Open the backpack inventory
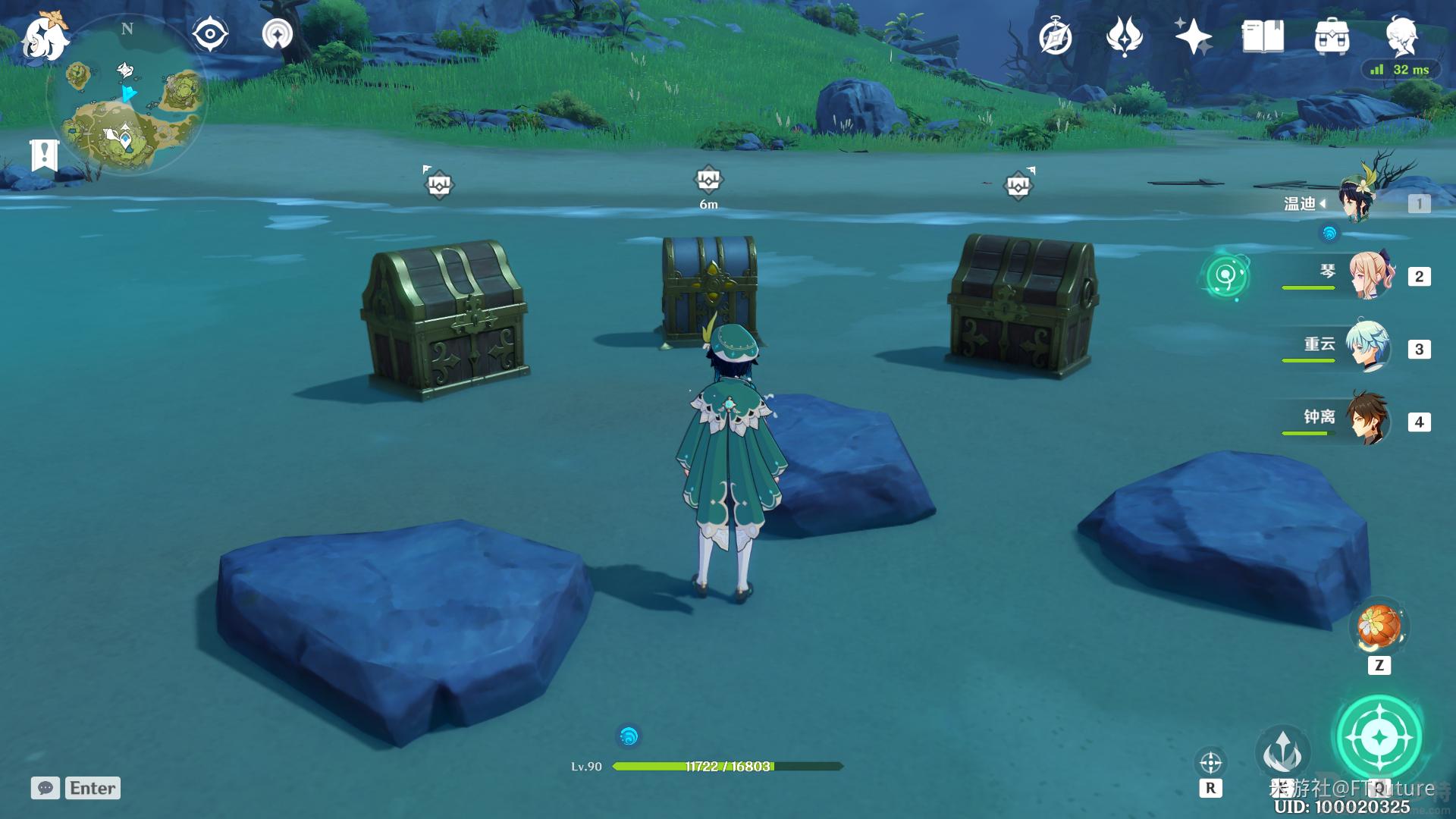This screenshot has width=1456, height=819. [x=1332, y=36]
